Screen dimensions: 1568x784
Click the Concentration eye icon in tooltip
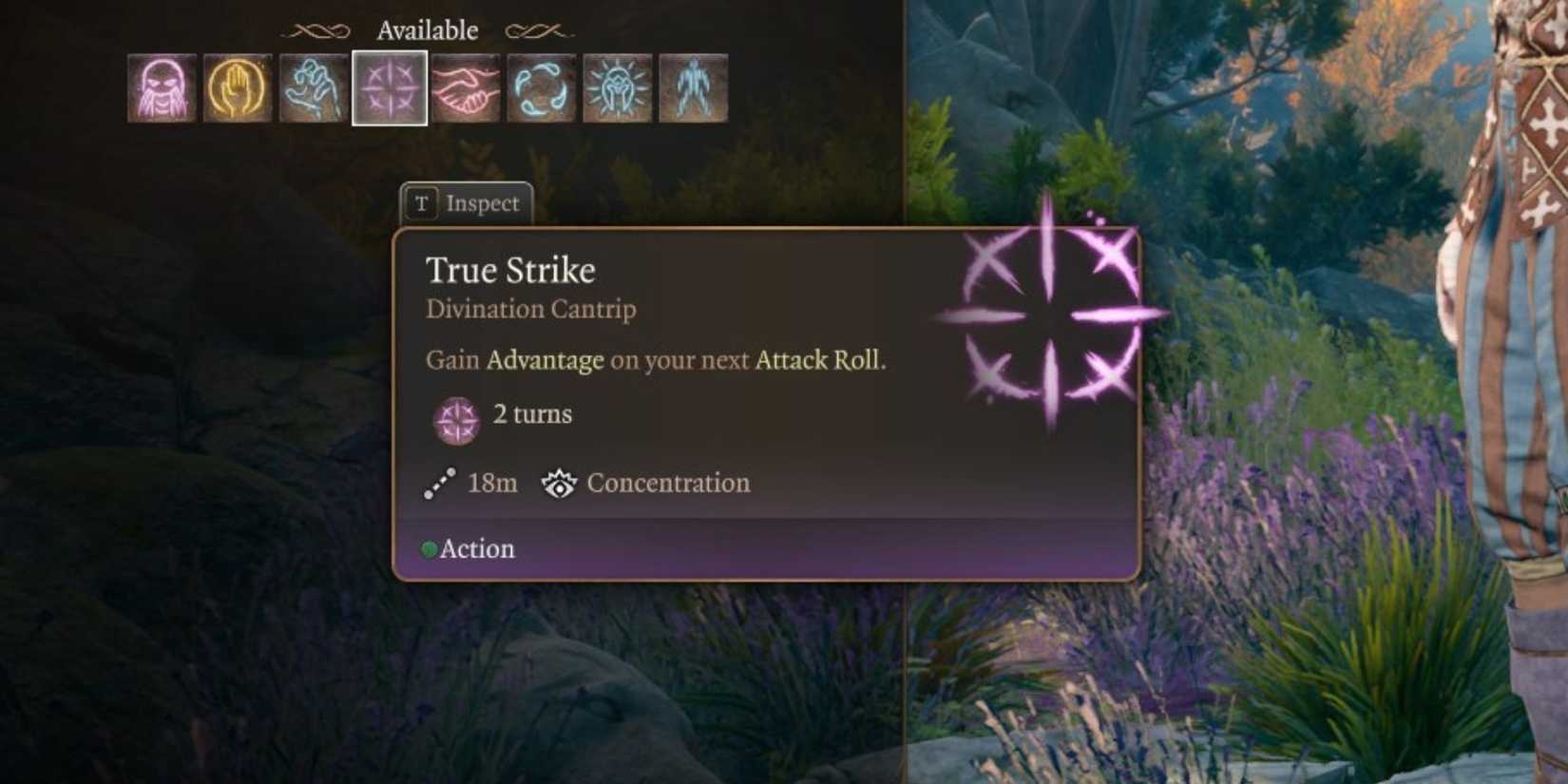click(561, 483)
